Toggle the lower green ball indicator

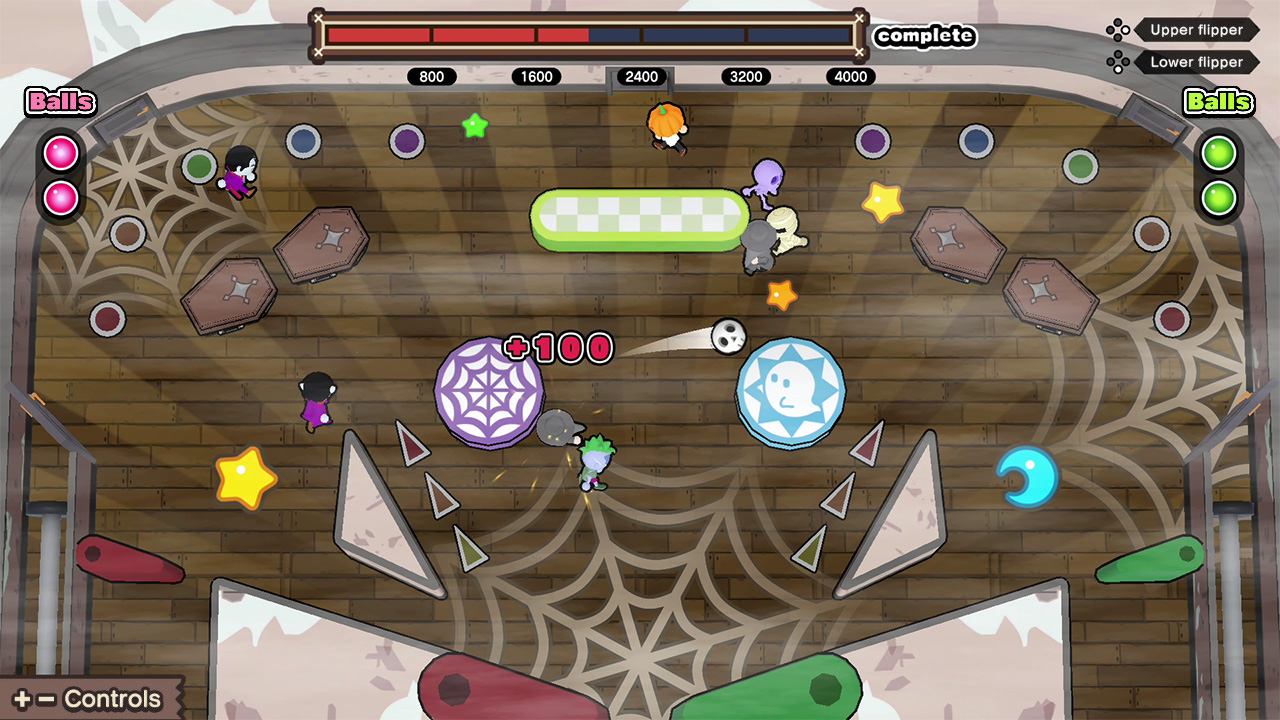[1217, 196]
